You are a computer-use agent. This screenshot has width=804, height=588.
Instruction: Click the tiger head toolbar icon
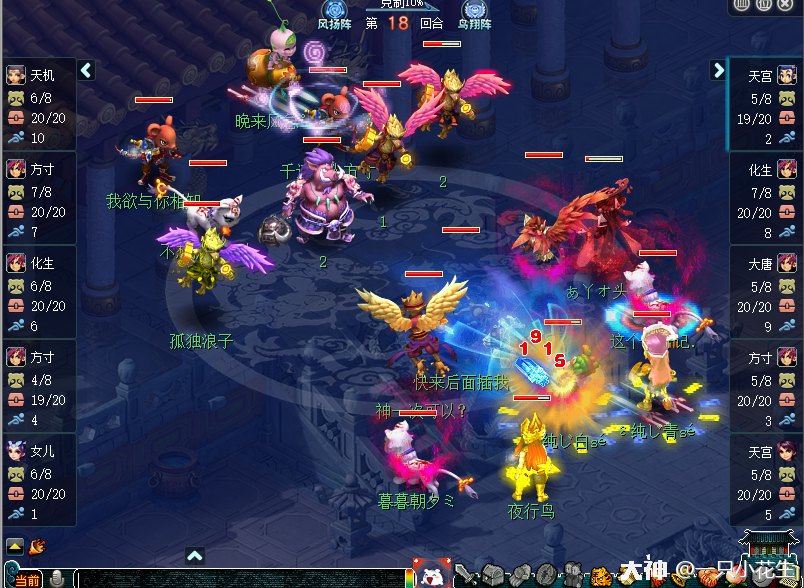(x=601, y=575)
